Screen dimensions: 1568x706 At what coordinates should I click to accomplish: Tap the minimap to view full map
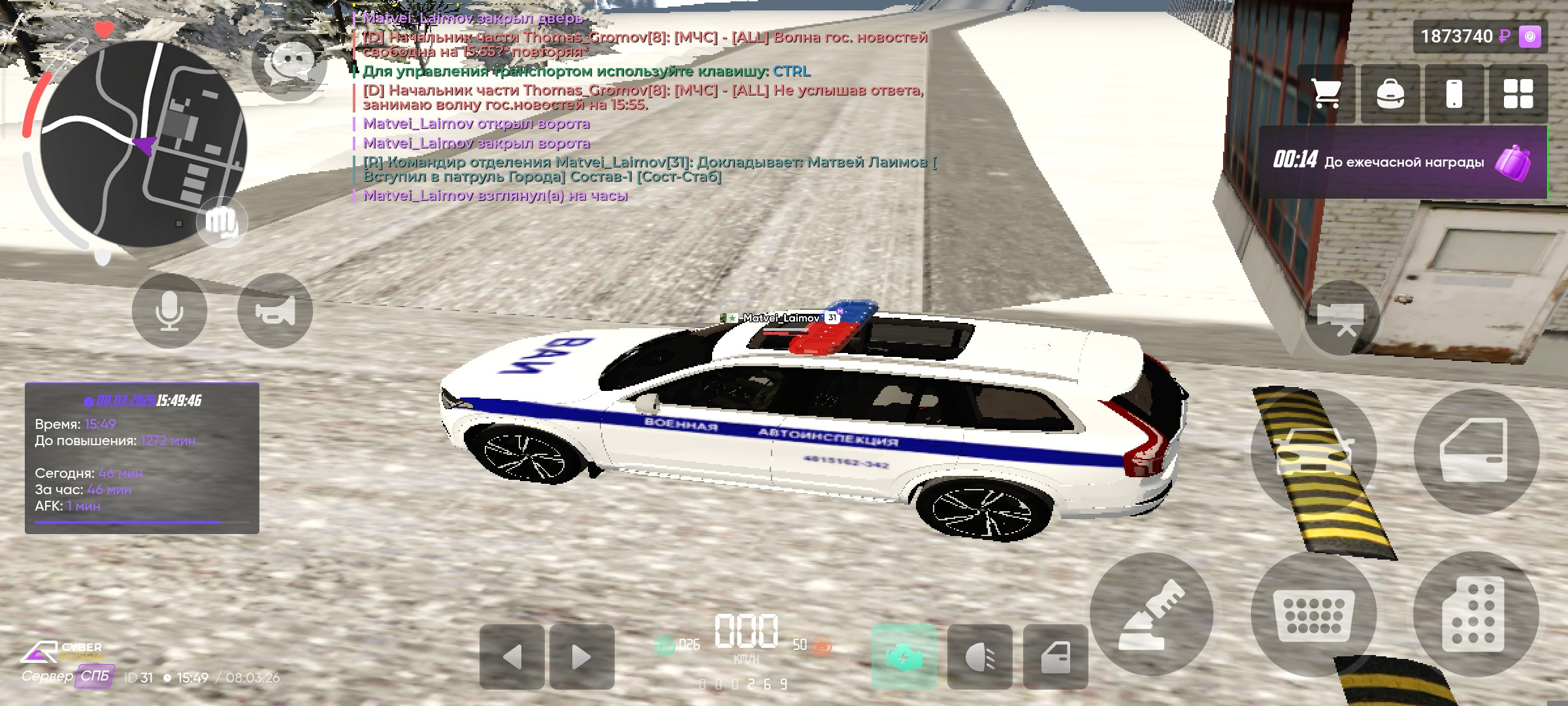pyautogui.click(x=144, y=141)
